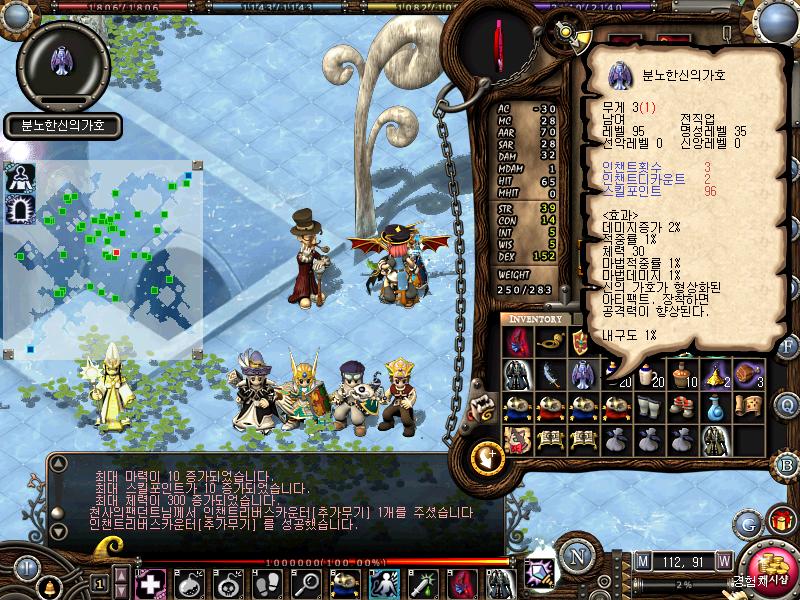Toggle the character silhouette icon beside minimap
Screen dimensions: 800x600
click(20, 178)
